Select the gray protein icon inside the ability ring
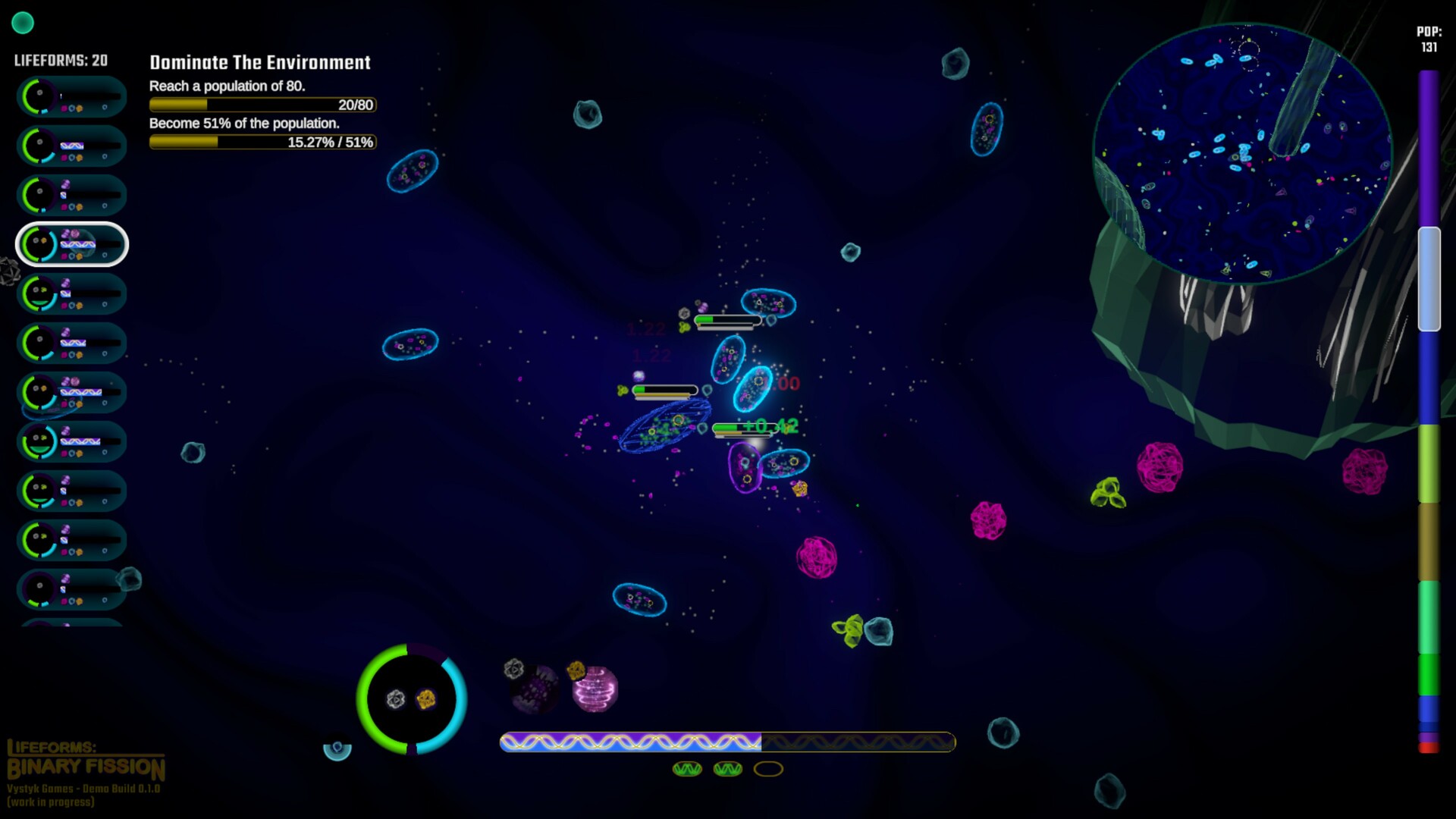1456x819 pixels. [x=397, y=699]
